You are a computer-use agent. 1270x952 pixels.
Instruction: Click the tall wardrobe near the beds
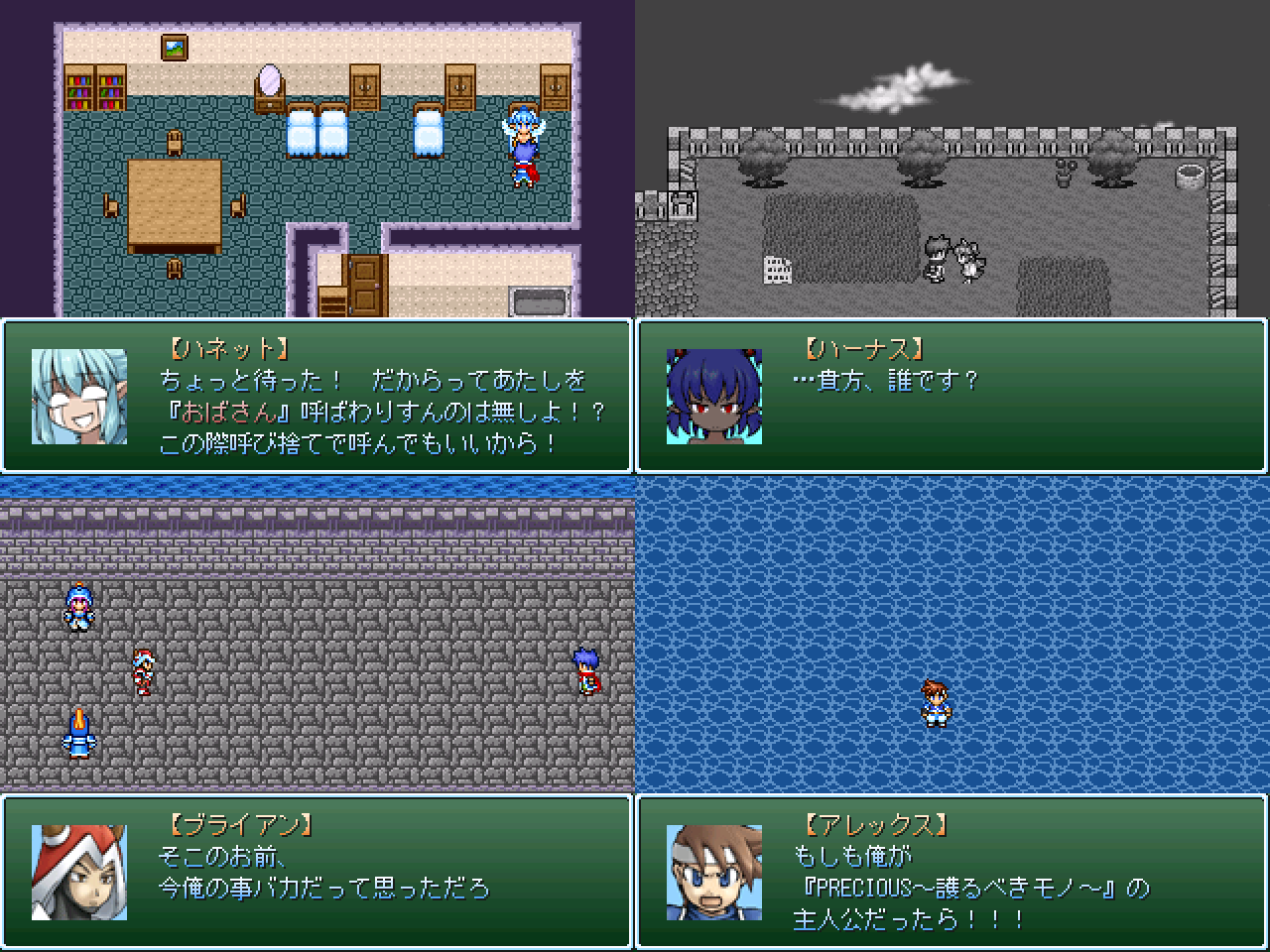point(367,87)
